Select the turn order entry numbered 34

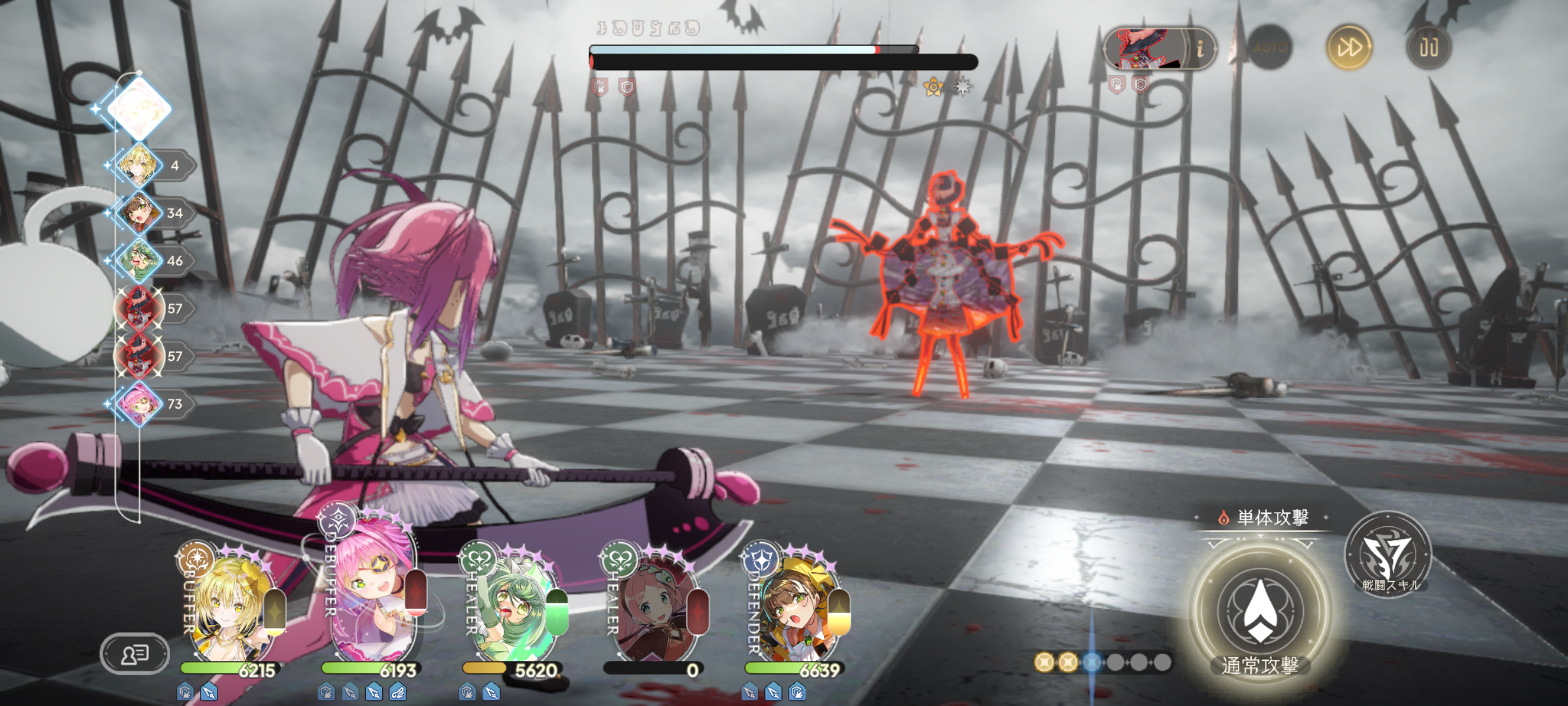[139, 213]
